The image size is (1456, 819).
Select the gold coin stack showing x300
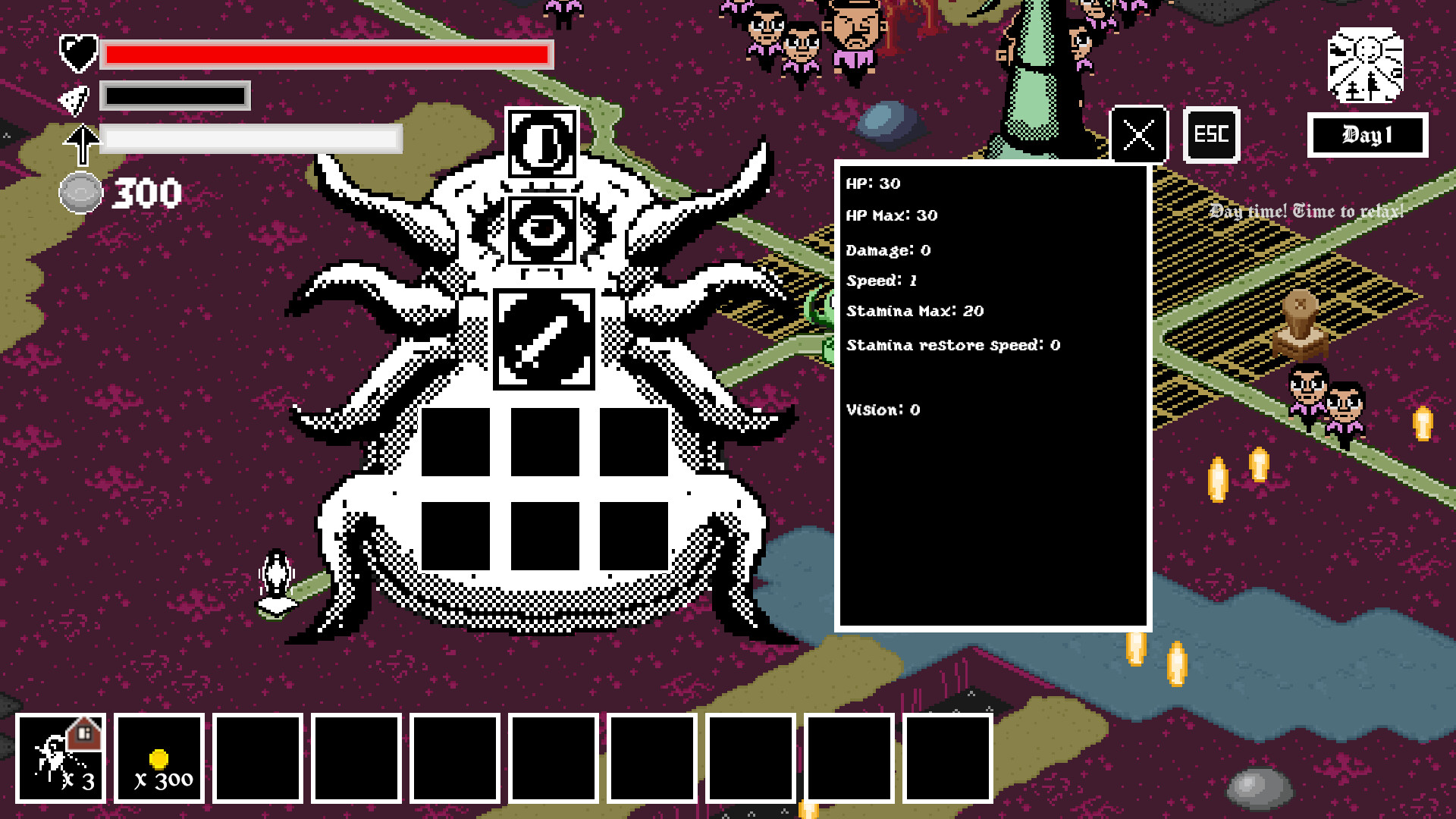pos(160,758)
